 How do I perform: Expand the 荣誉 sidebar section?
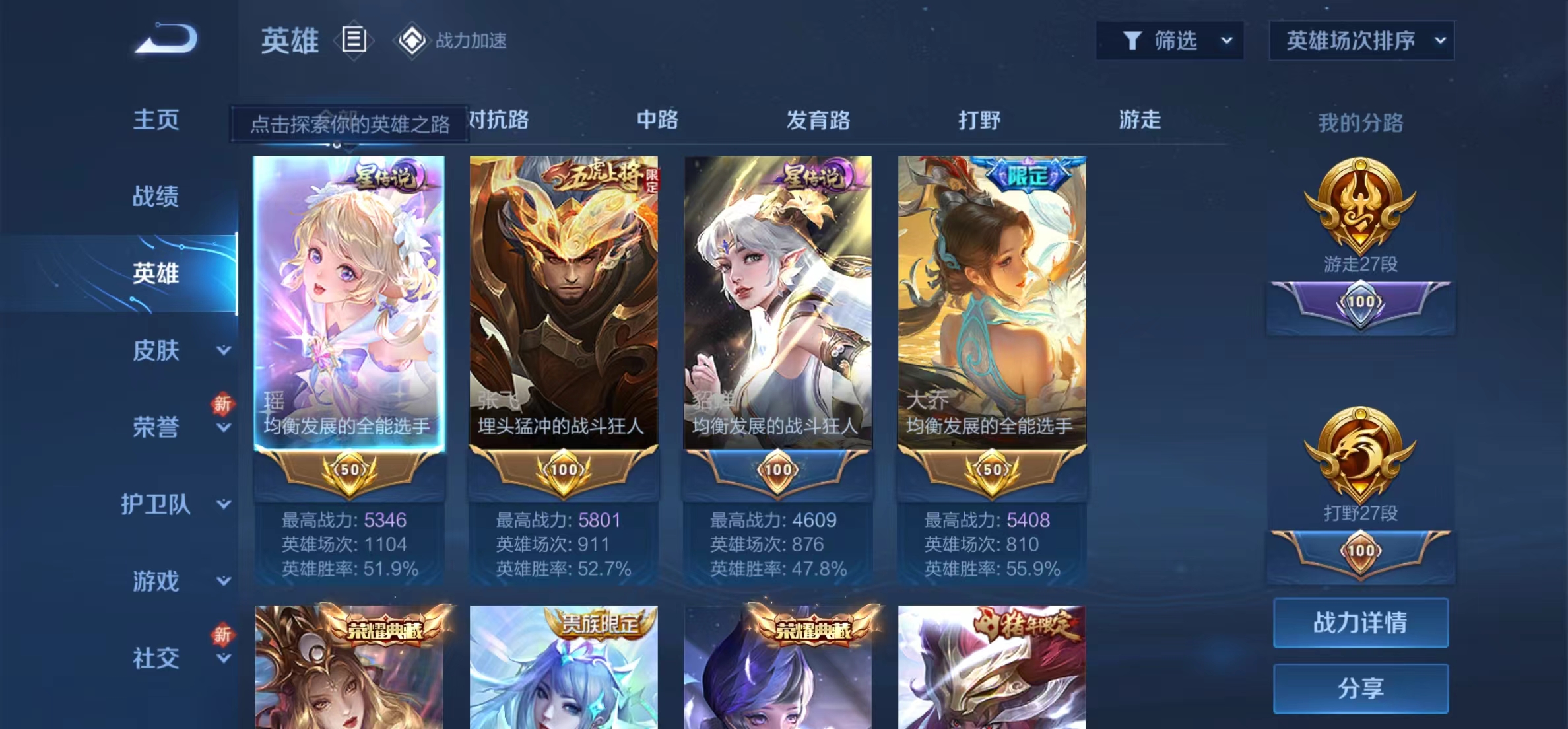pos(155,428)
